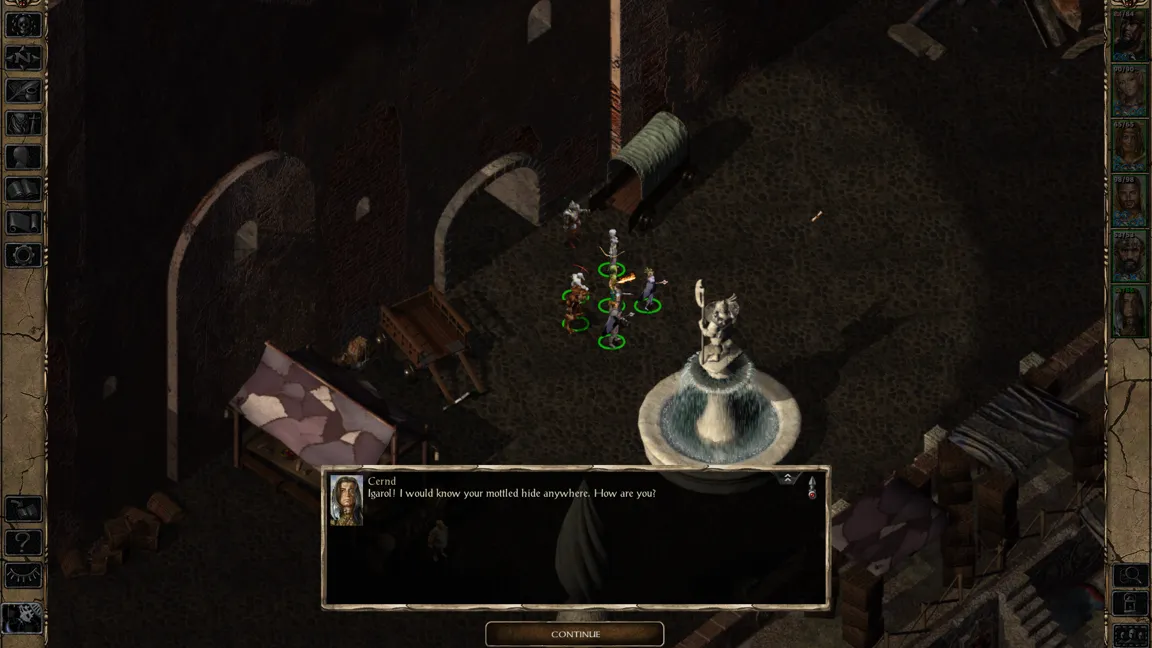Open the priest scroll icon
1152x648 pixels.
pyautogui.click(x=24, y=222)
